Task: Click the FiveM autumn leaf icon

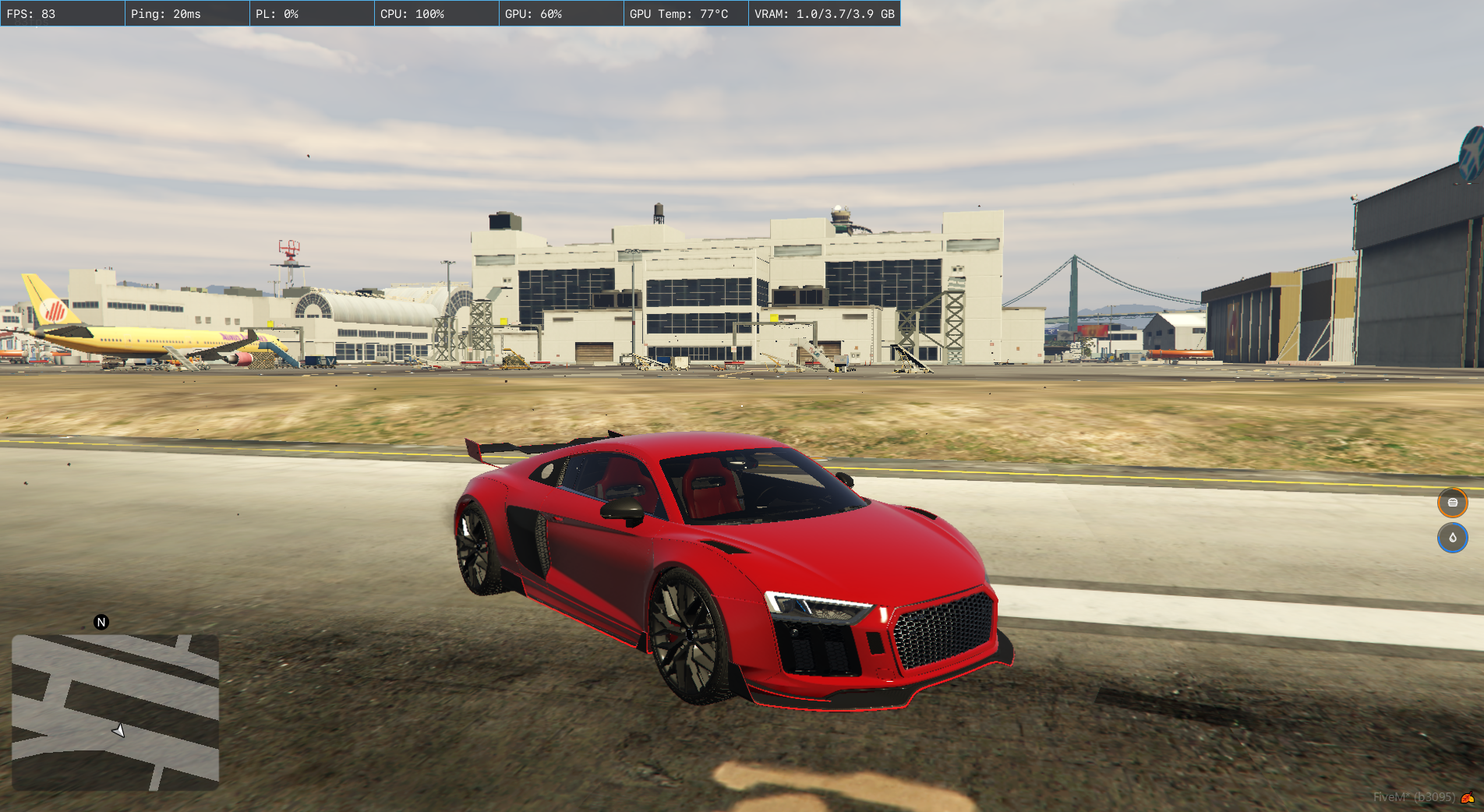Action: coord(1468,797)
